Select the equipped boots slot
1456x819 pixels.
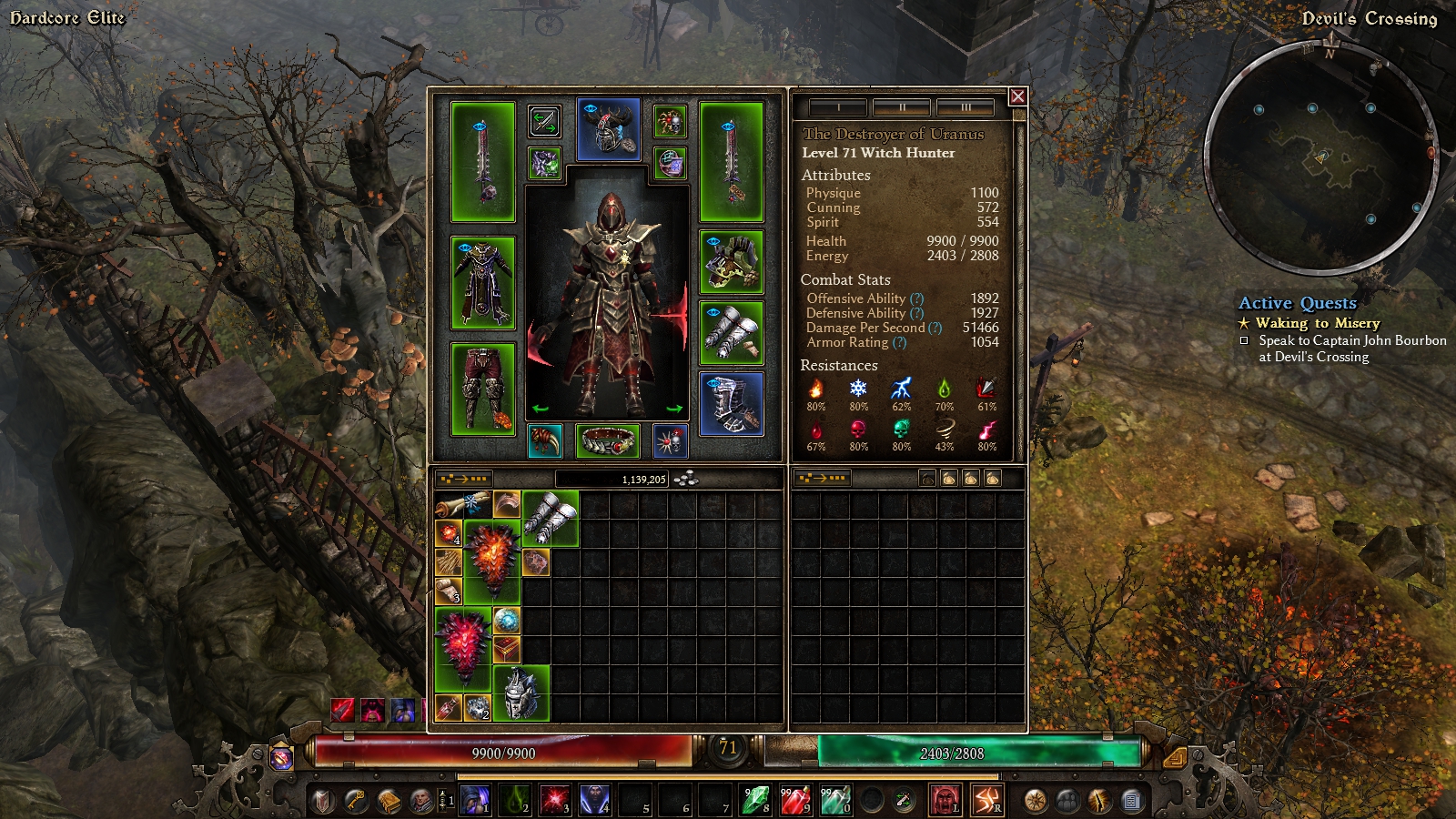(x=731, y=404)
